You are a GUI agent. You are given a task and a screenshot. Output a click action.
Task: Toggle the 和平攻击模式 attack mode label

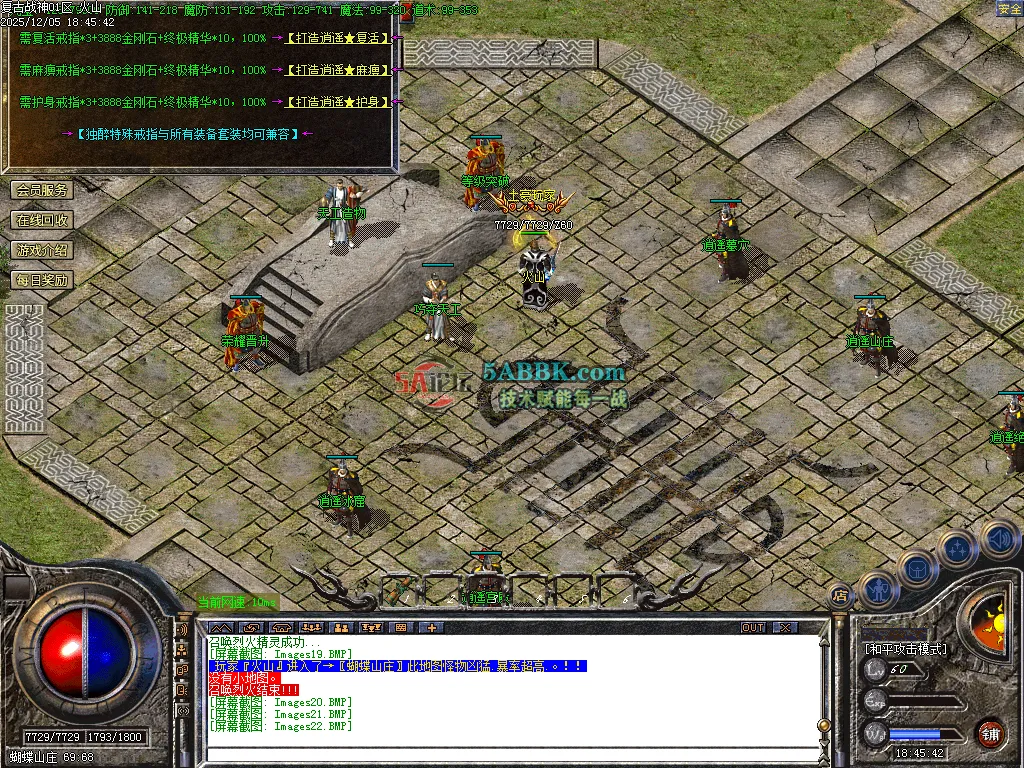click(904, 648)
